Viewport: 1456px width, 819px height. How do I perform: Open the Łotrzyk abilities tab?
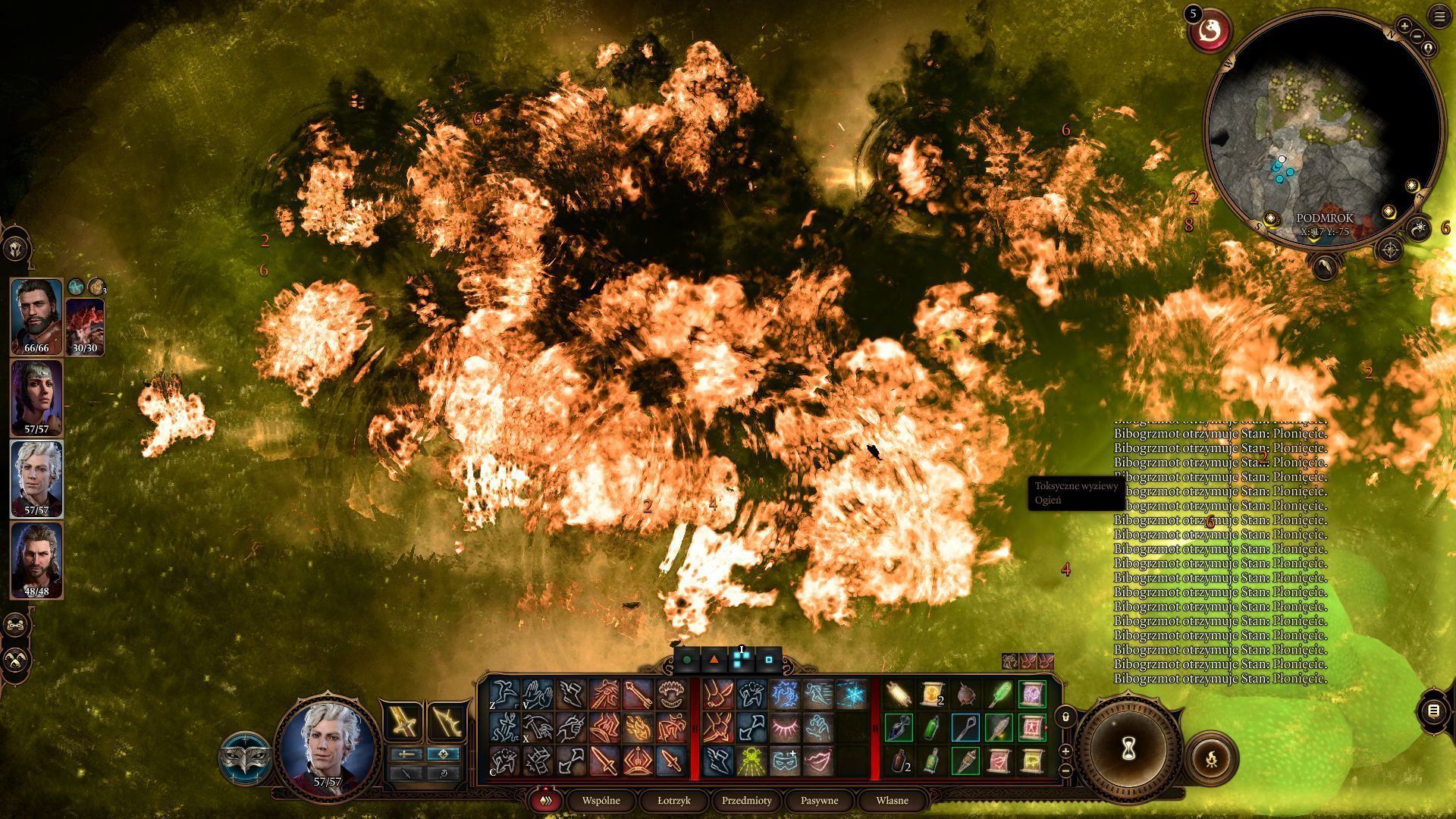point(673,800)
